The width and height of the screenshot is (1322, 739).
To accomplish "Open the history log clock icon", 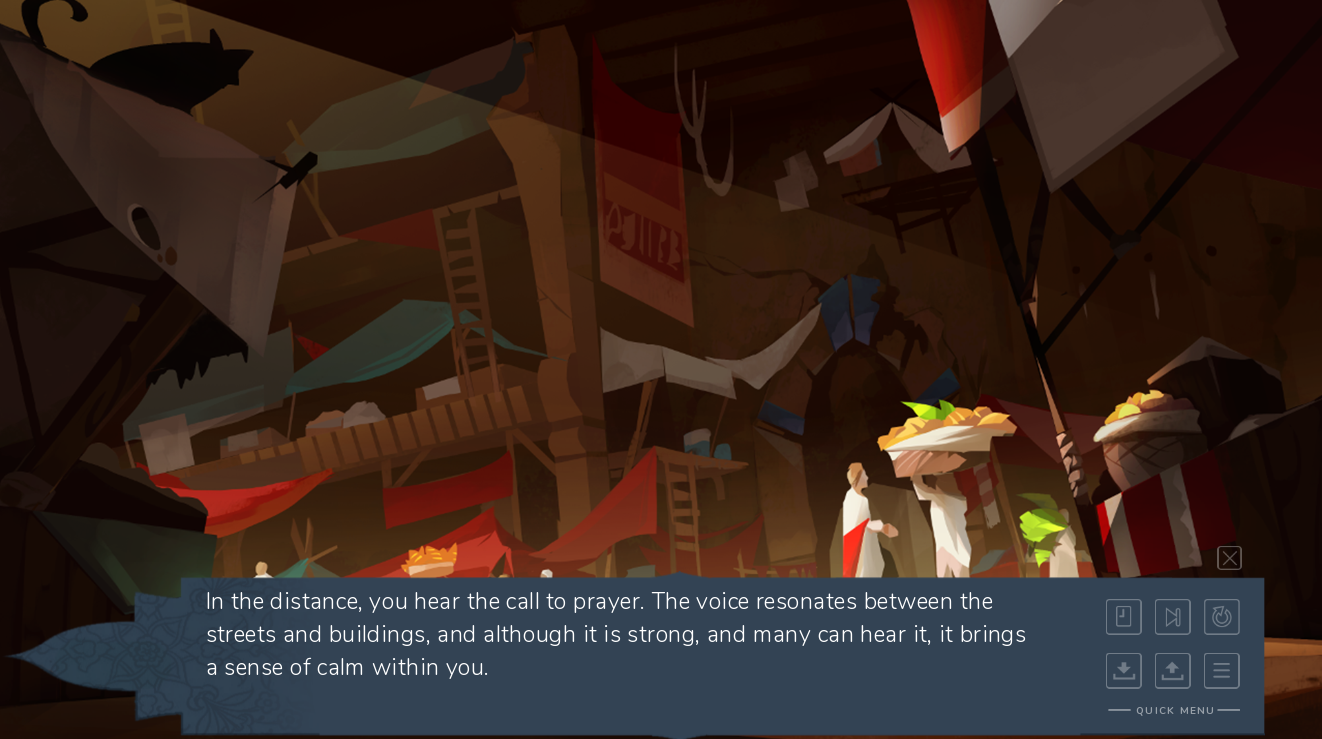I will [x=1123, y=617].
